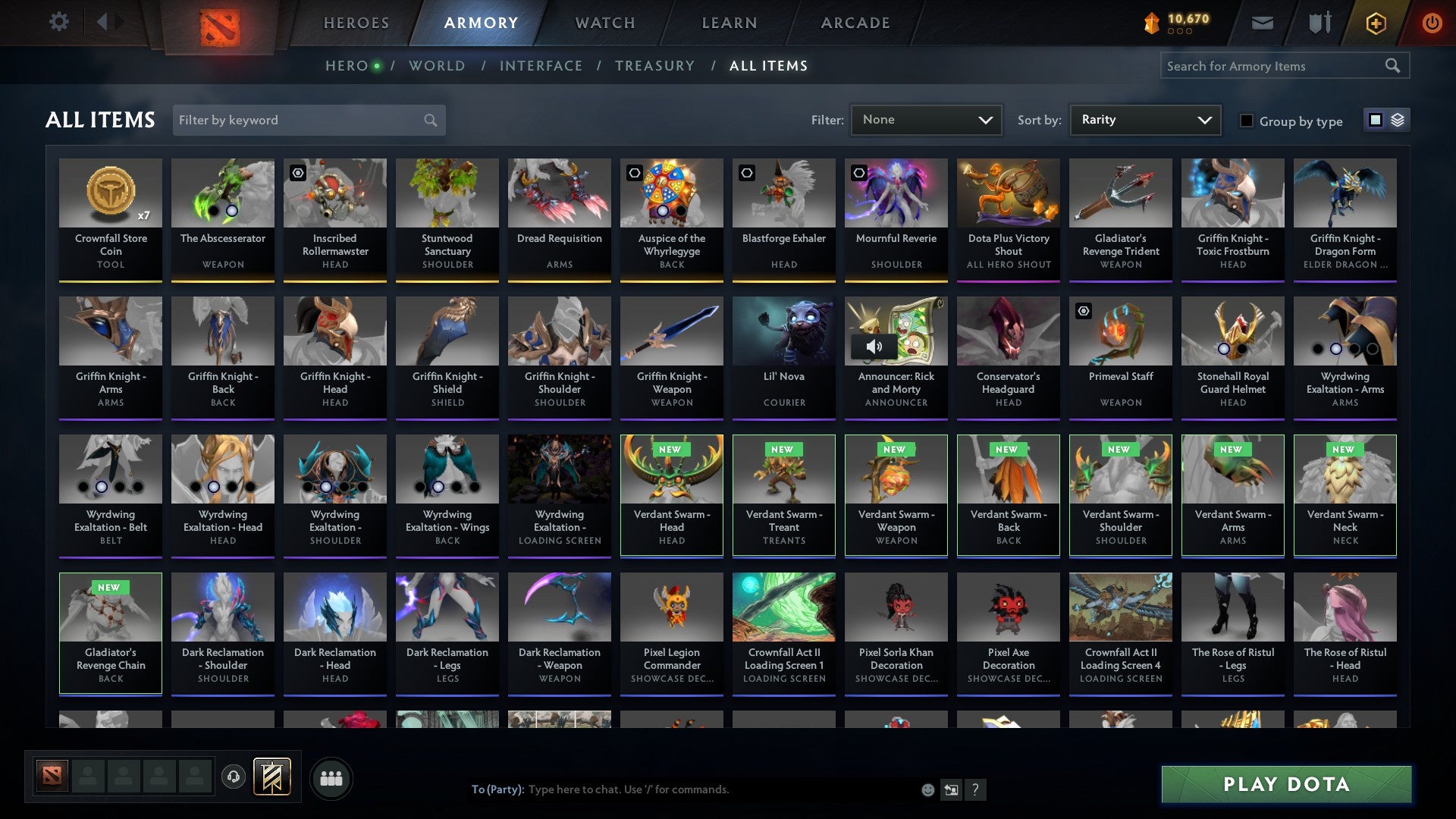Open the emoticon picker next to chat
Screen dimensions: 1456x819
[x=927, y=789]
